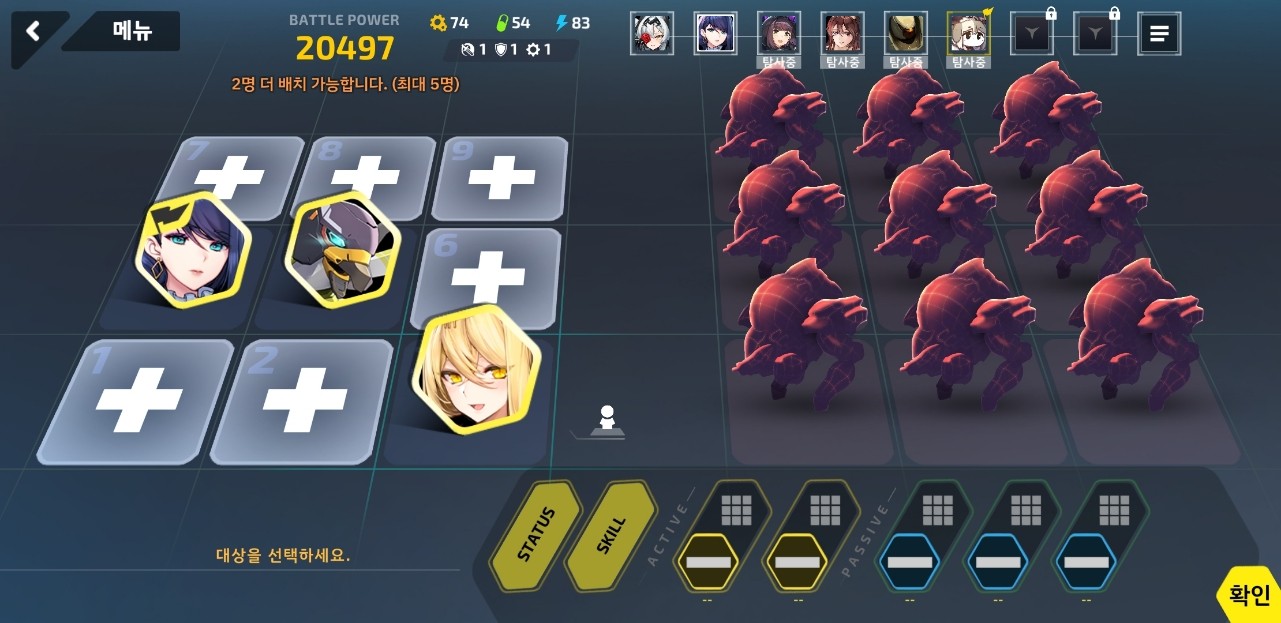Choose the dark blue-haired squad portrait in the top bar
The image size is (1281, 623).
(715, 34)
